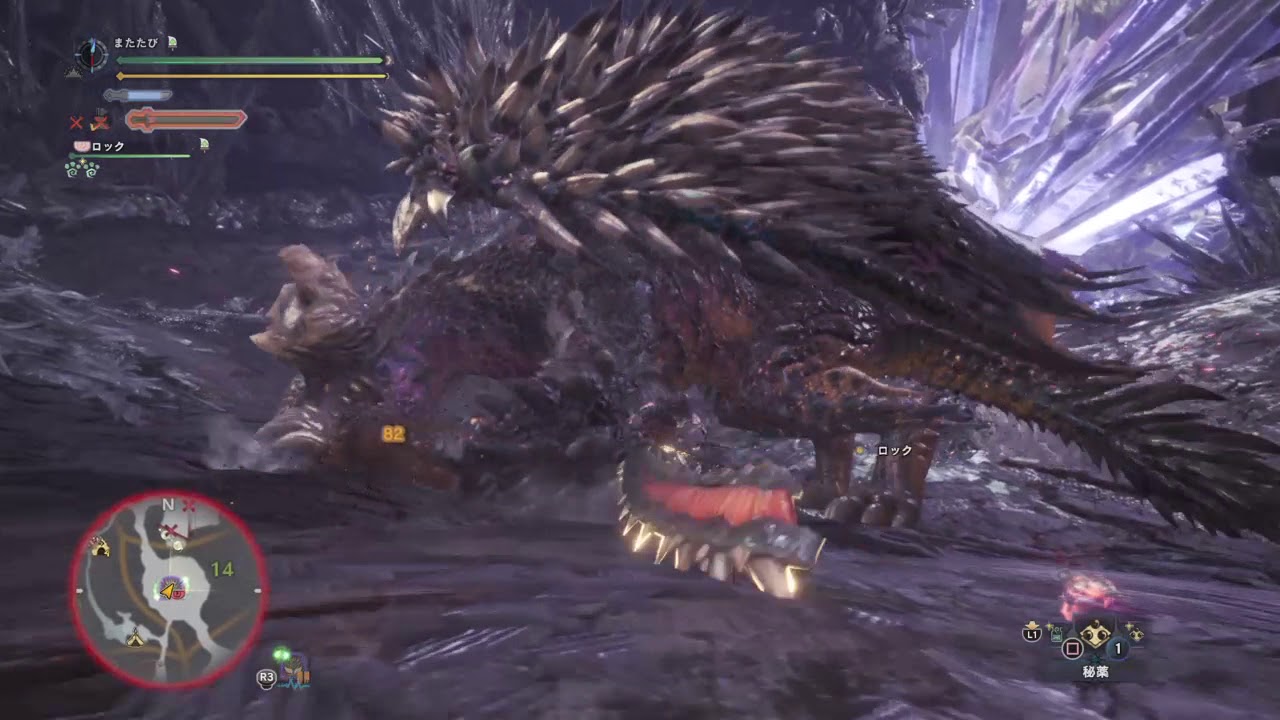Select the camp tent marker on minimap
Screen dimensions: 1280x720
tap(134, 638)
